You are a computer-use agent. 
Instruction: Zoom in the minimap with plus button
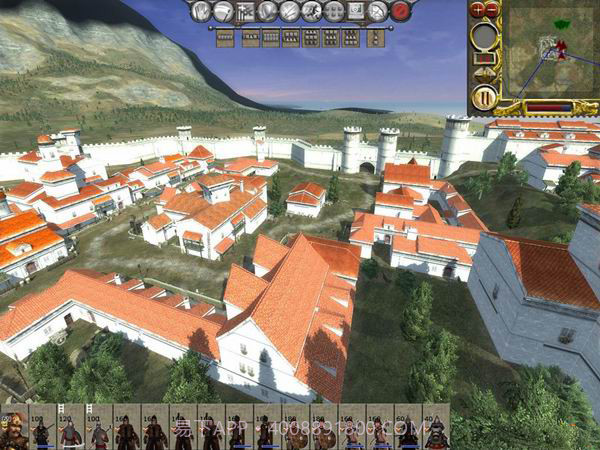point(477,9)
